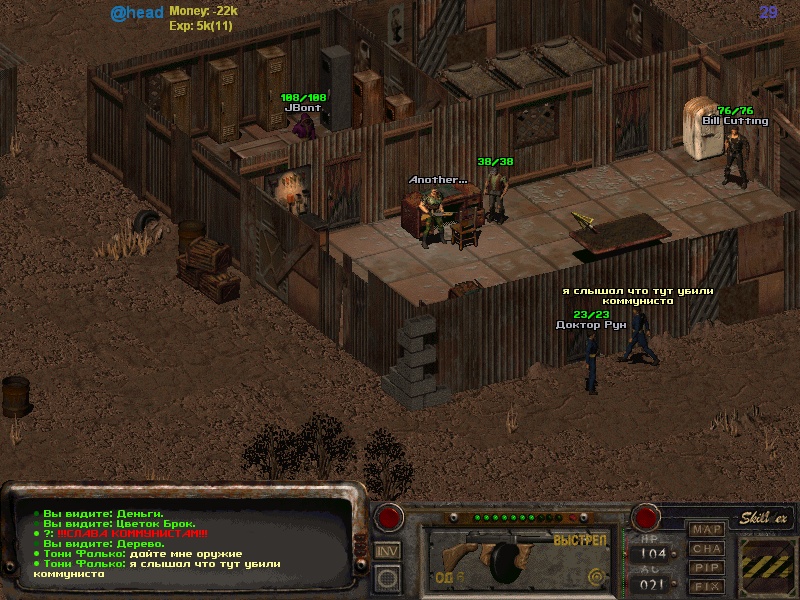Open the CHA character sheet

tap(707, 548)
